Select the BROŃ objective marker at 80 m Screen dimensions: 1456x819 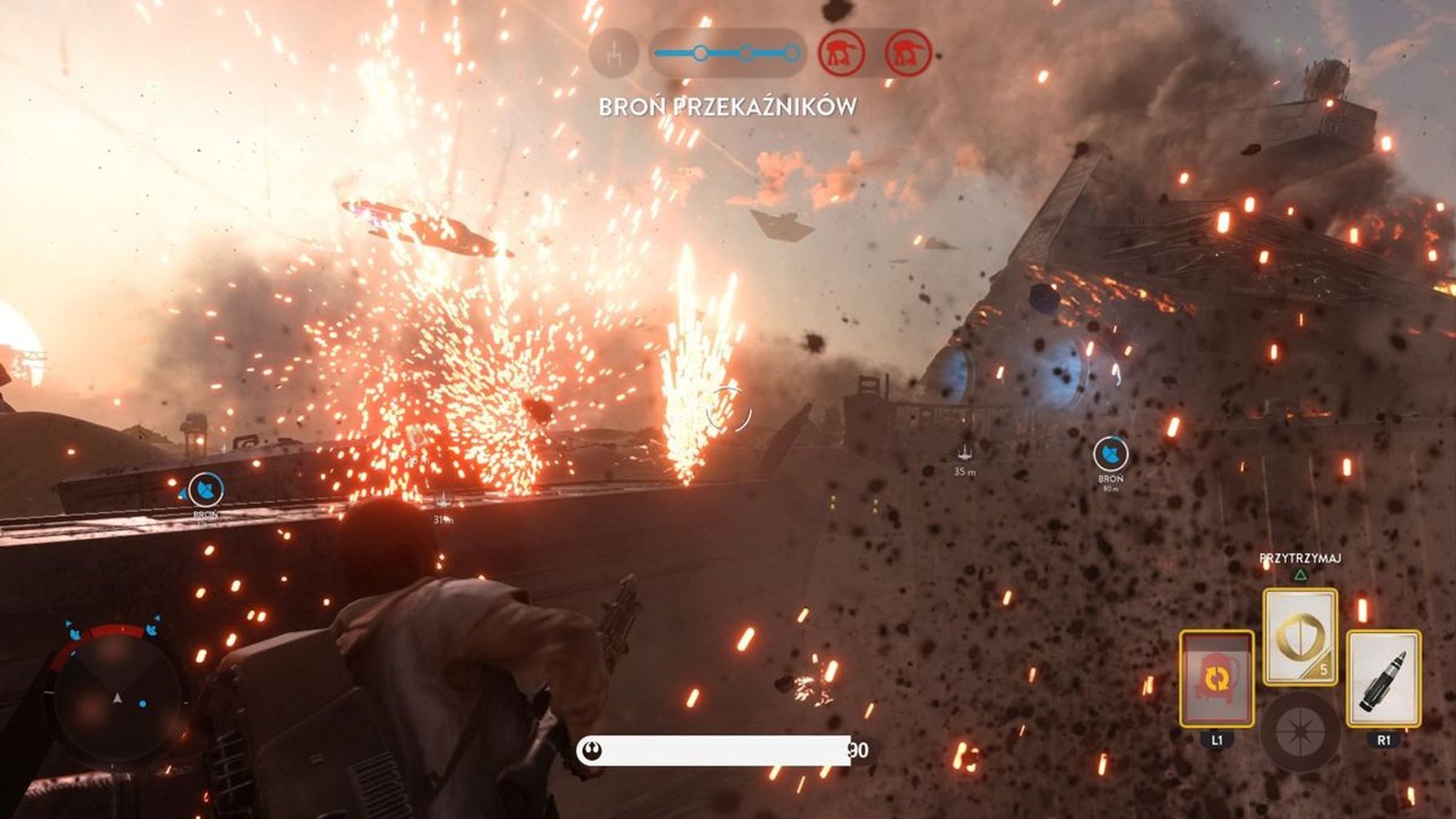pyautogui.click(x=1110, y=453)
